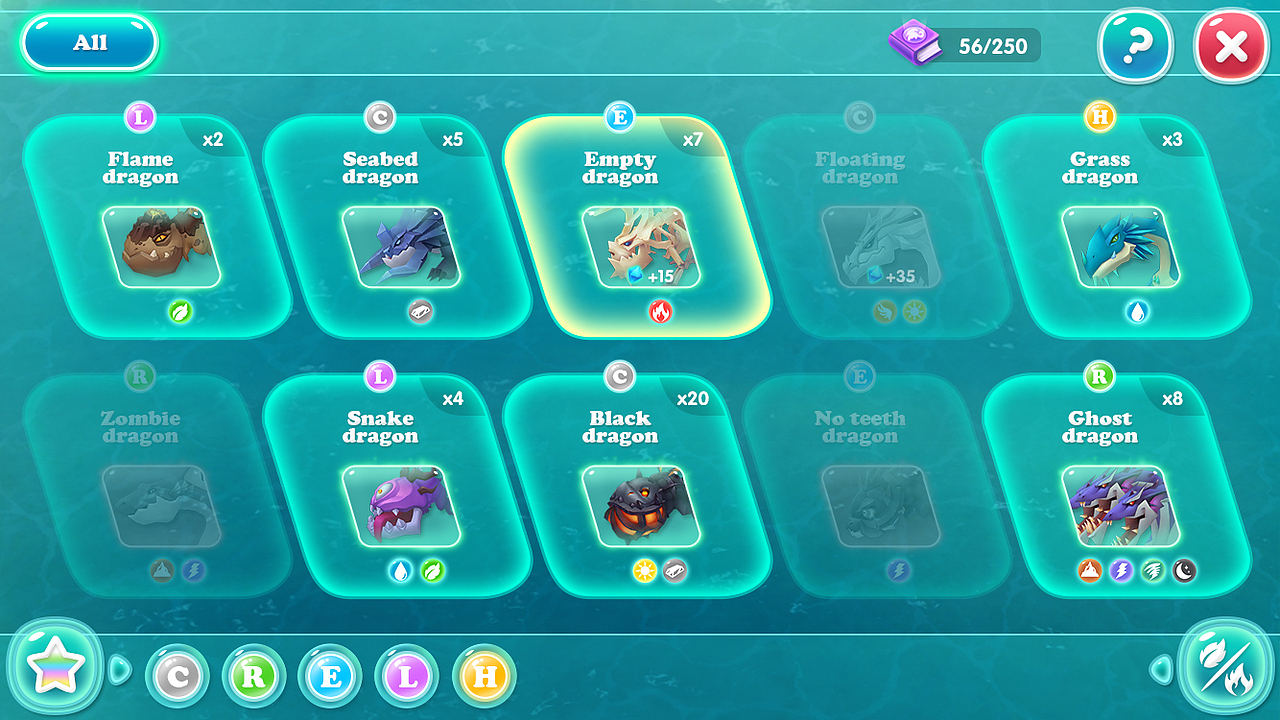Filter by the grey C rarity

178,676
